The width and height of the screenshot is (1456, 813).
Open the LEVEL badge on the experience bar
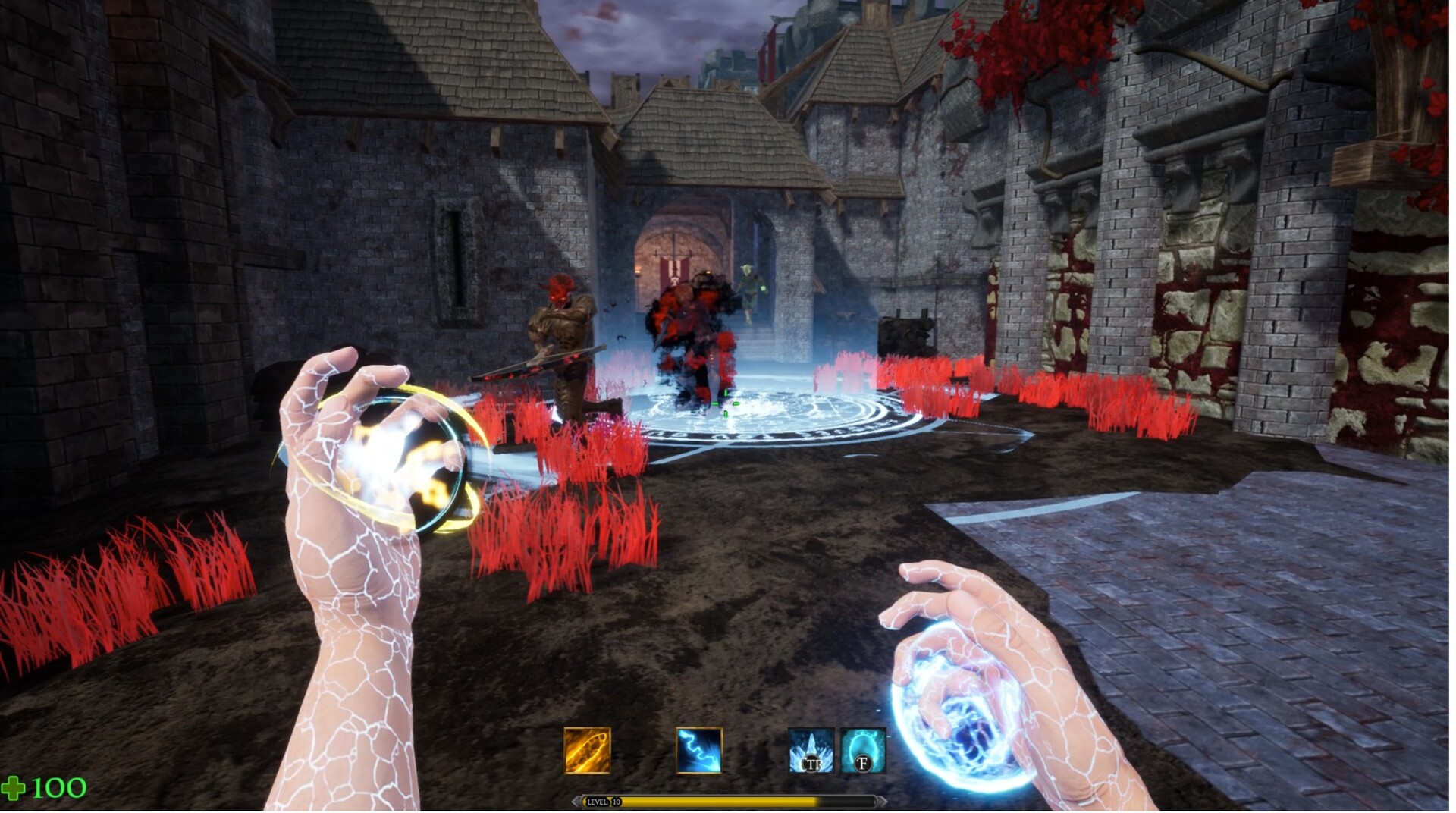(599, 802)
